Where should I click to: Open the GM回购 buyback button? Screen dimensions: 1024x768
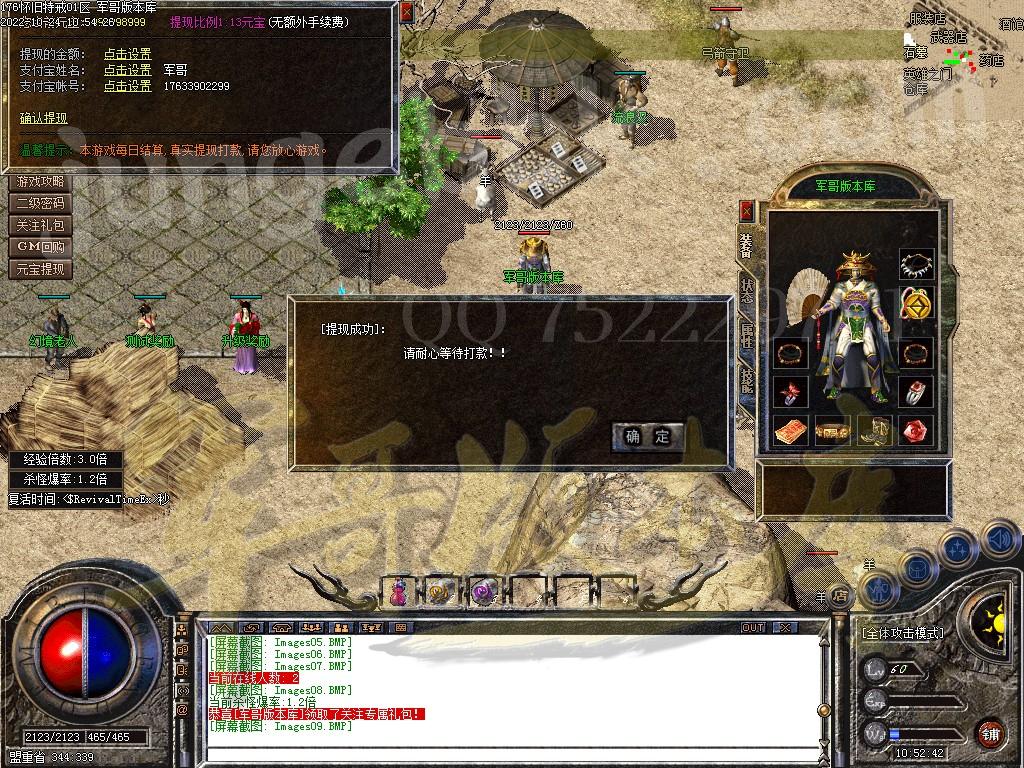41,247
